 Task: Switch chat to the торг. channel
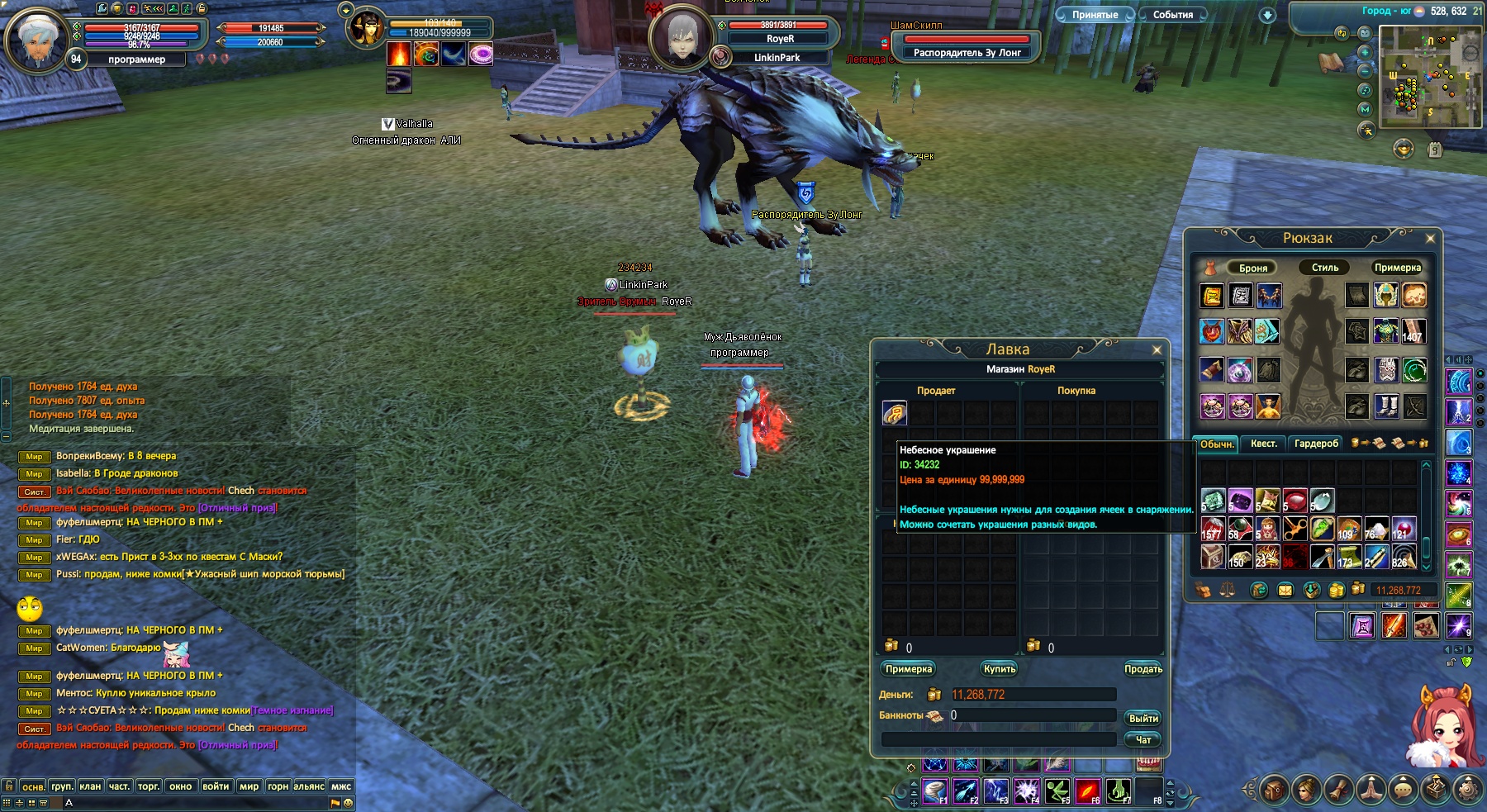tap(148, 786)
